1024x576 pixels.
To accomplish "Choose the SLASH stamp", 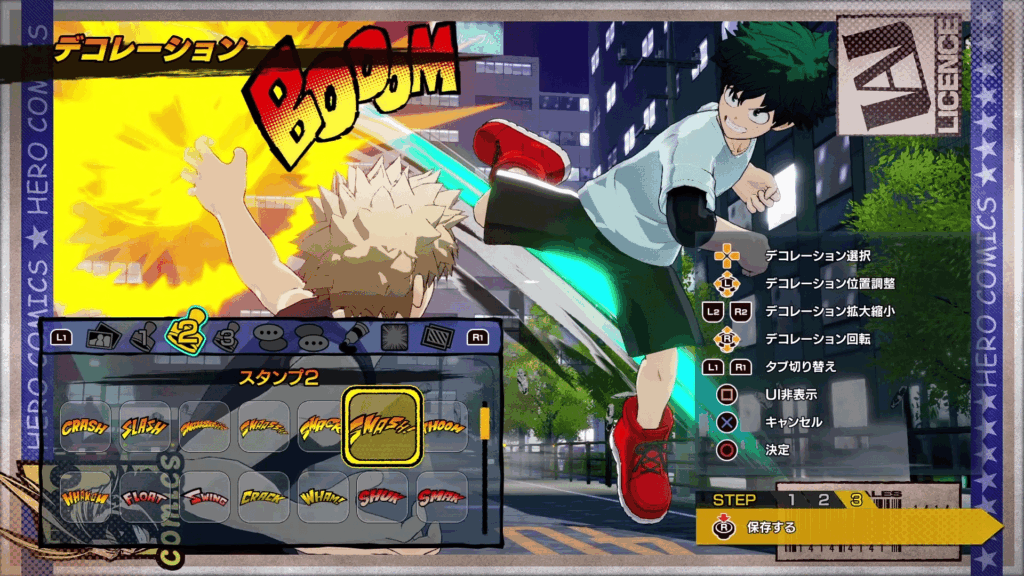I will pos(145,427).
